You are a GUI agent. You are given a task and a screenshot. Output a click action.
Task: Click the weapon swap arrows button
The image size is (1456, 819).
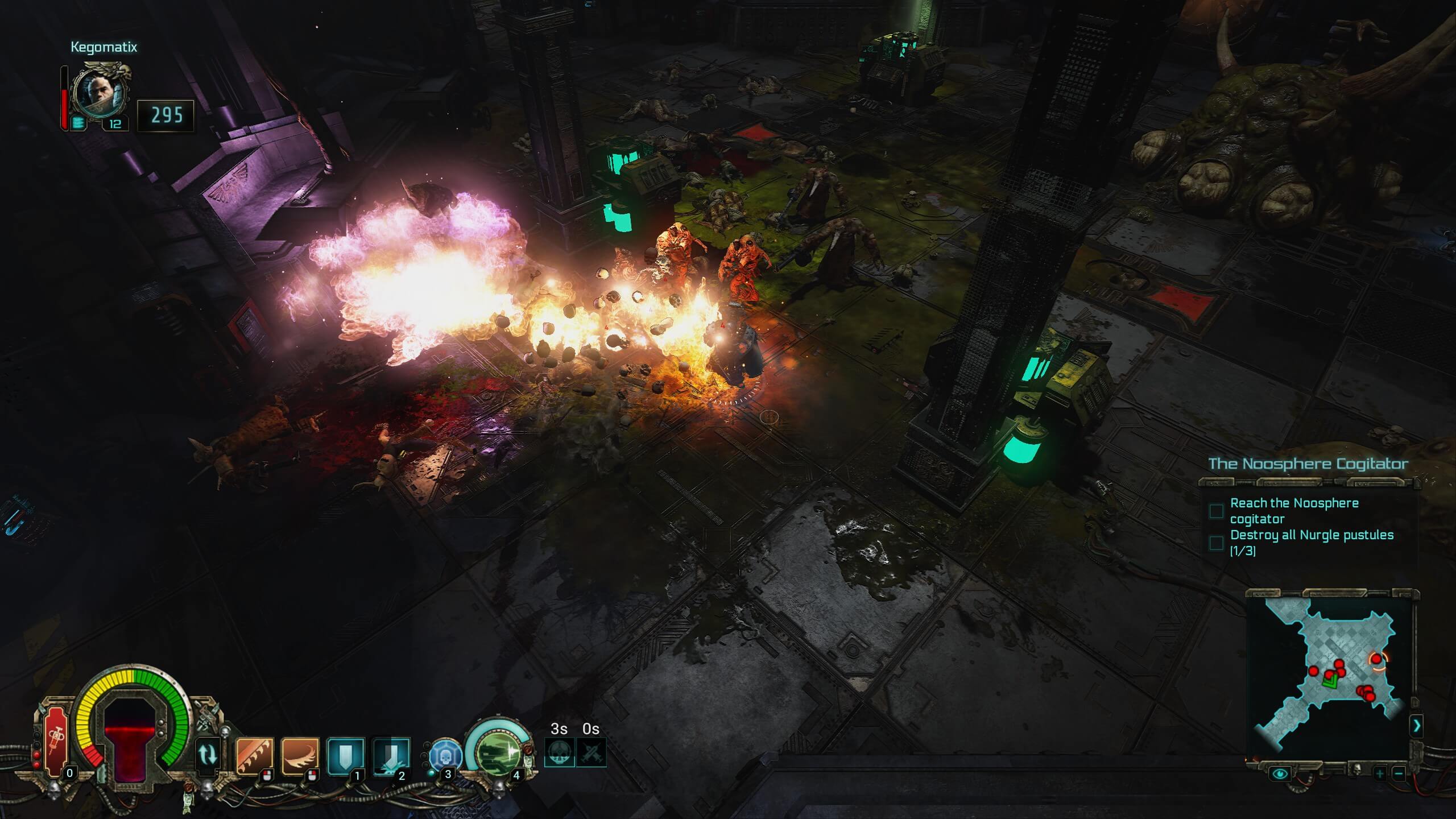click(207, 755)
